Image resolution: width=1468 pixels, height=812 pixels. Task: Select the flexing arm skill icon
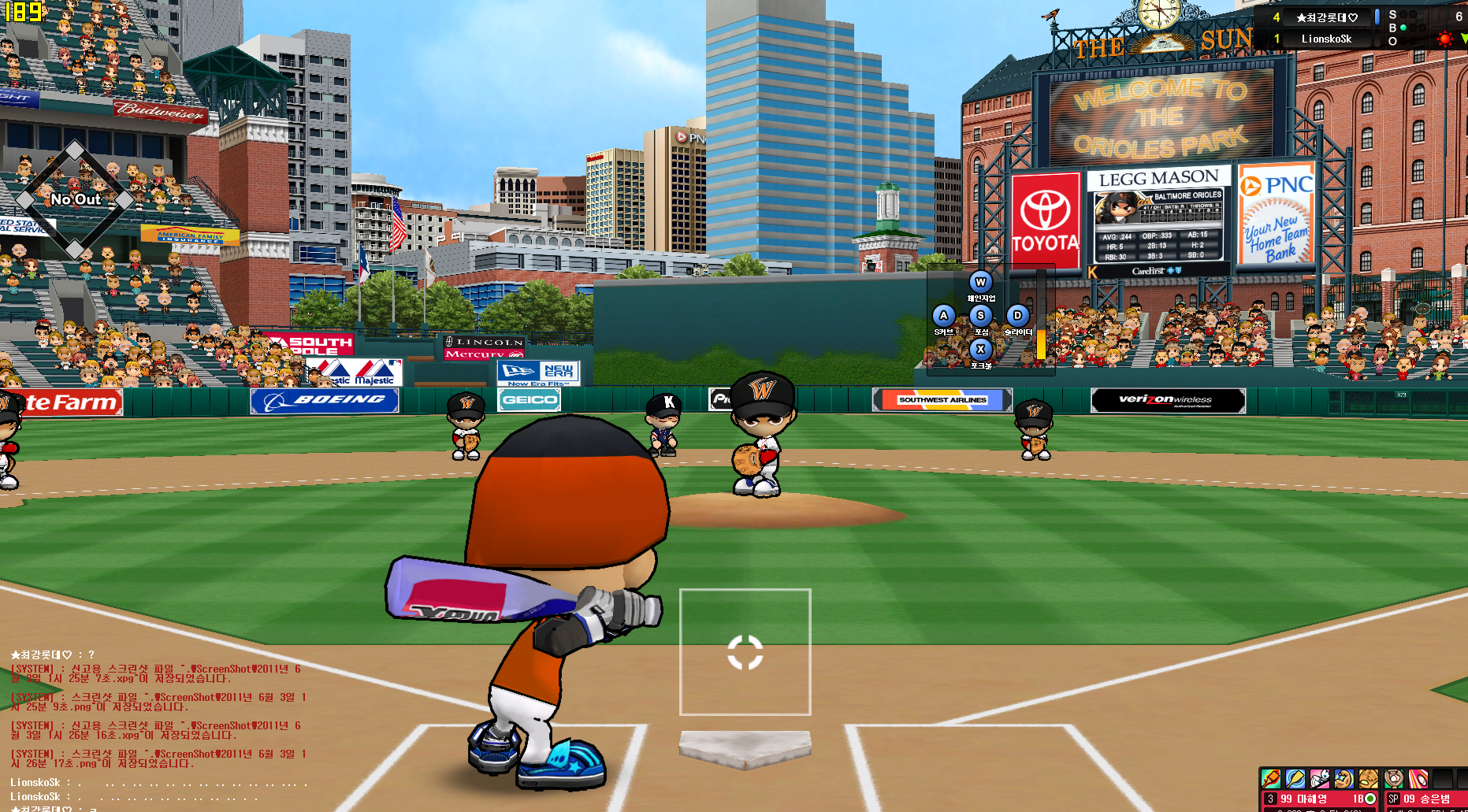click(1344, 779)
